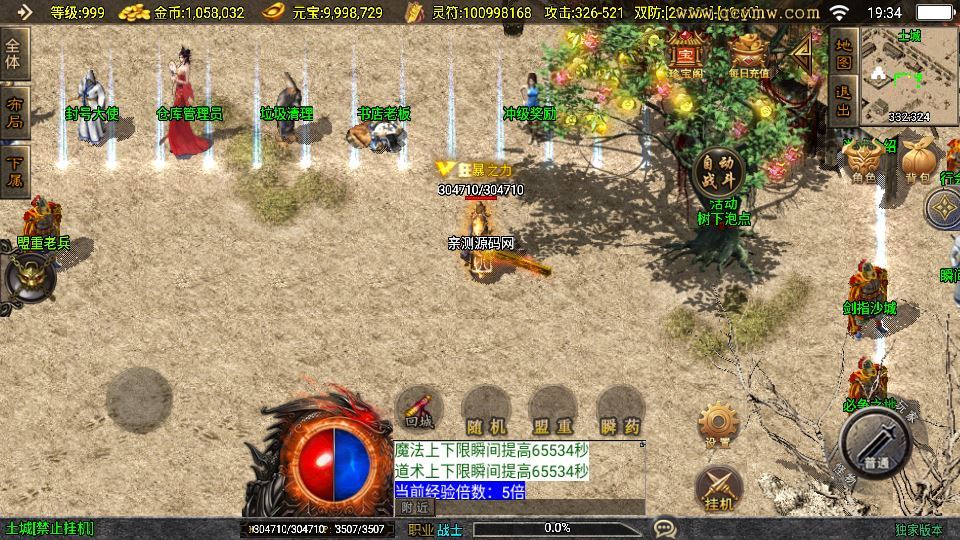Screen dimensions: 960x540
Task: Toggle 自动战斗 auto-battle
Action: tap(717, 172)
